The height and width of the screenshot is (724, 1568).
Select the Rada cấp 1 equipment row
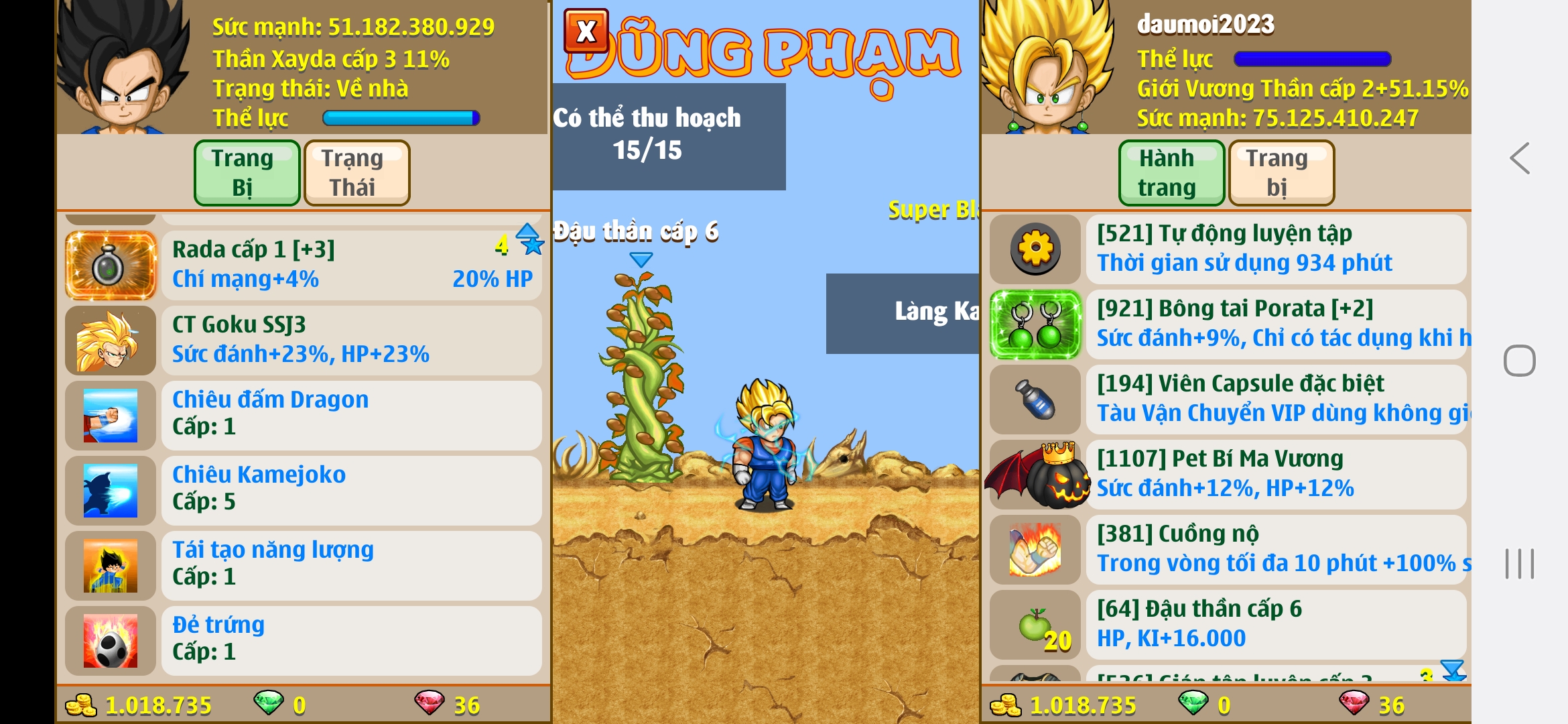[x=351, y=265]
